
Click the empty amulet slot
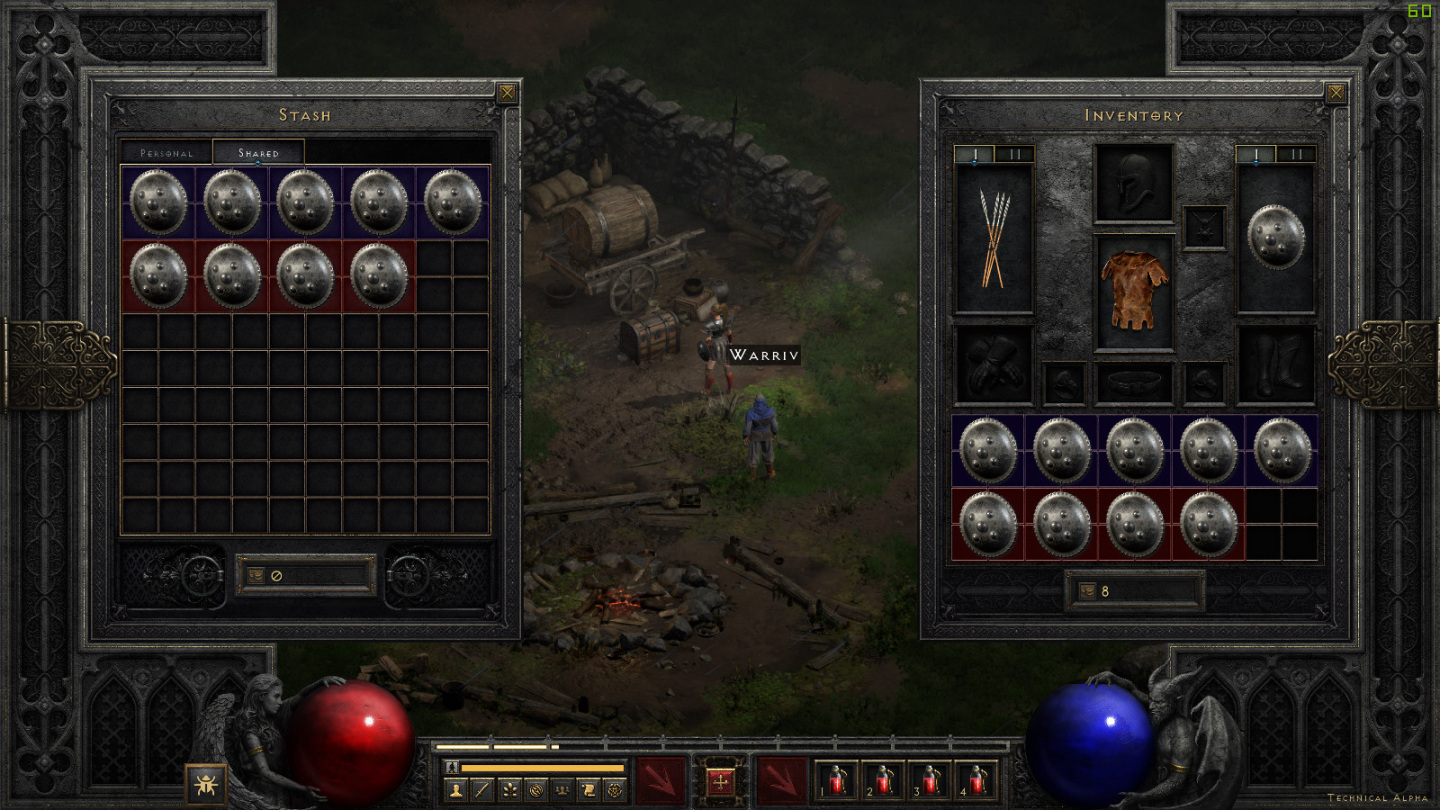pos(1204,227)
